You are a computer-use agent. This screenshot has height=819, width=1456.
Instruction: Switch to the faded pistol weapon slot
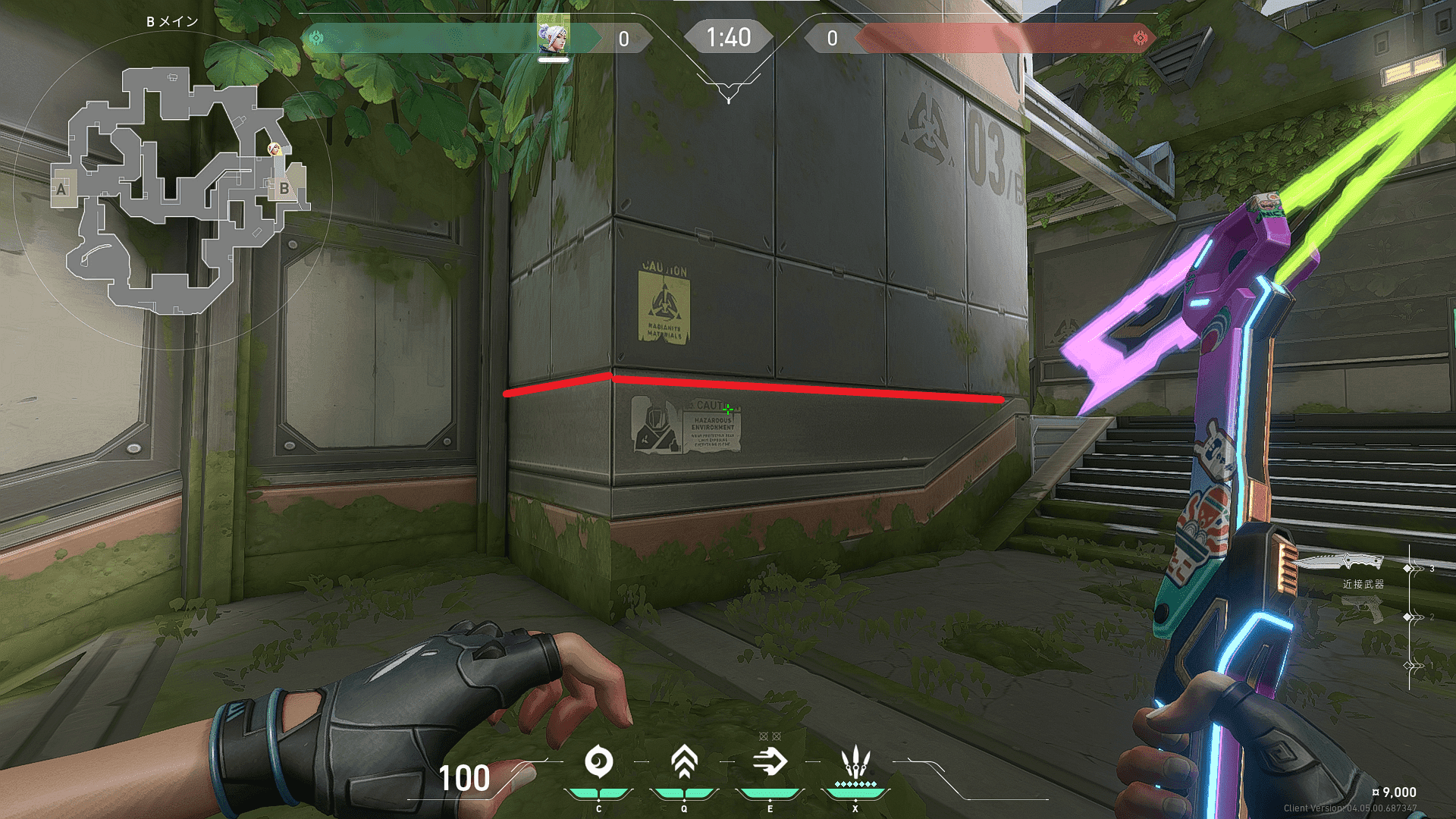(1361, 609)
